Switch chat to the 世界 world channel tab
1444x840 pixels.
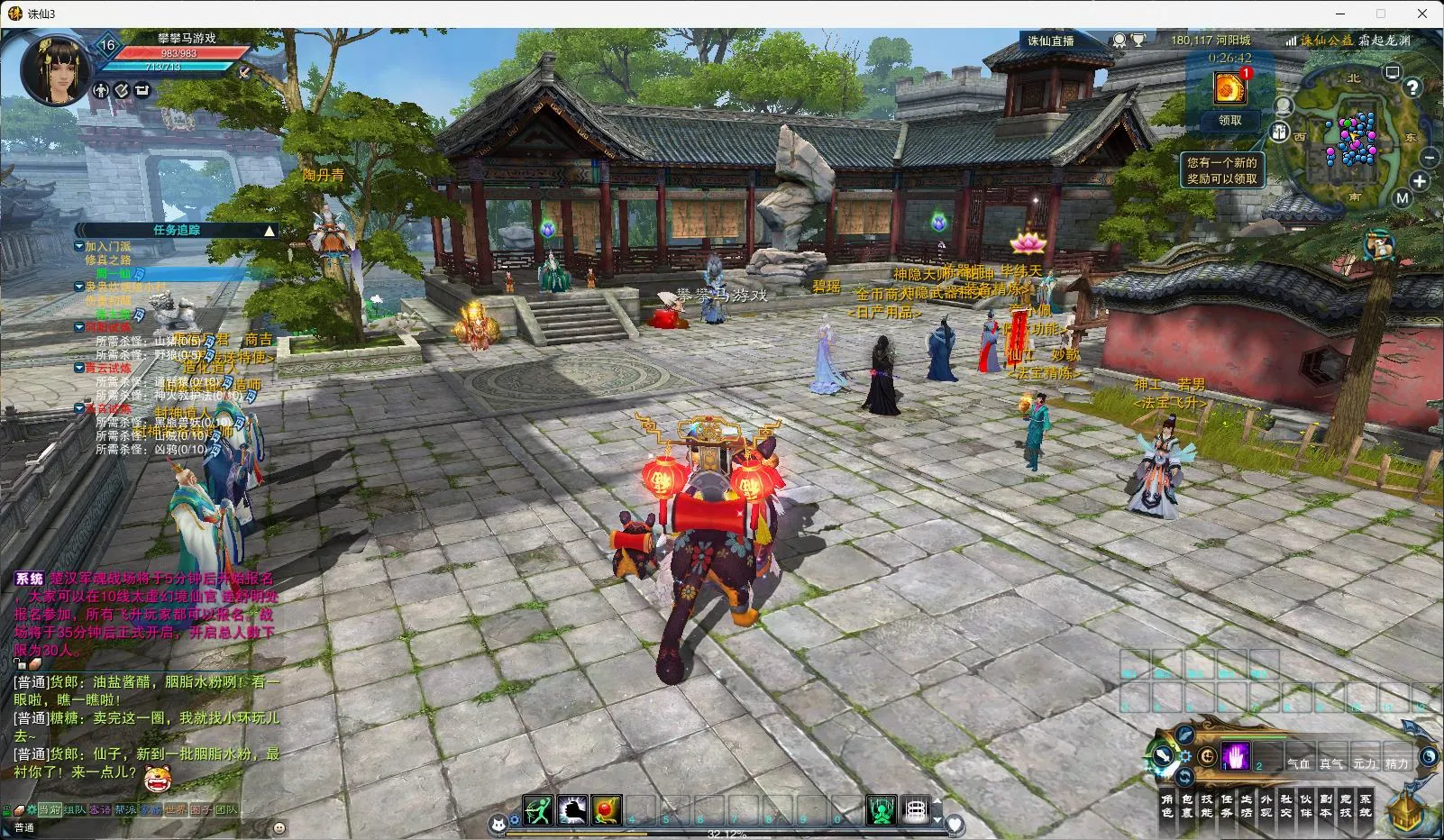pos(176,809)
